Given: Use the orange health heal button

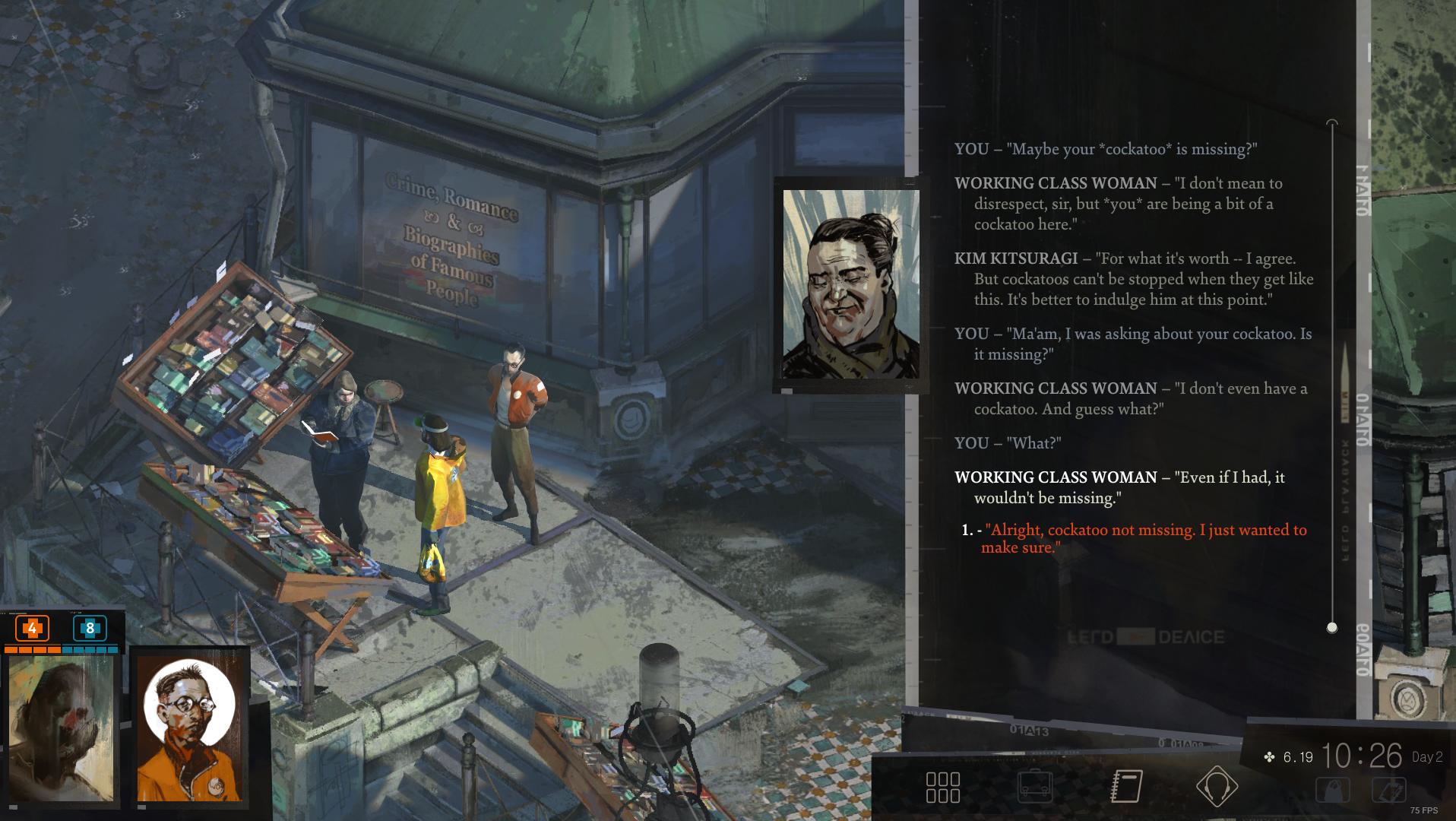Looking at the screenshot, I should (x=32, y=629).
